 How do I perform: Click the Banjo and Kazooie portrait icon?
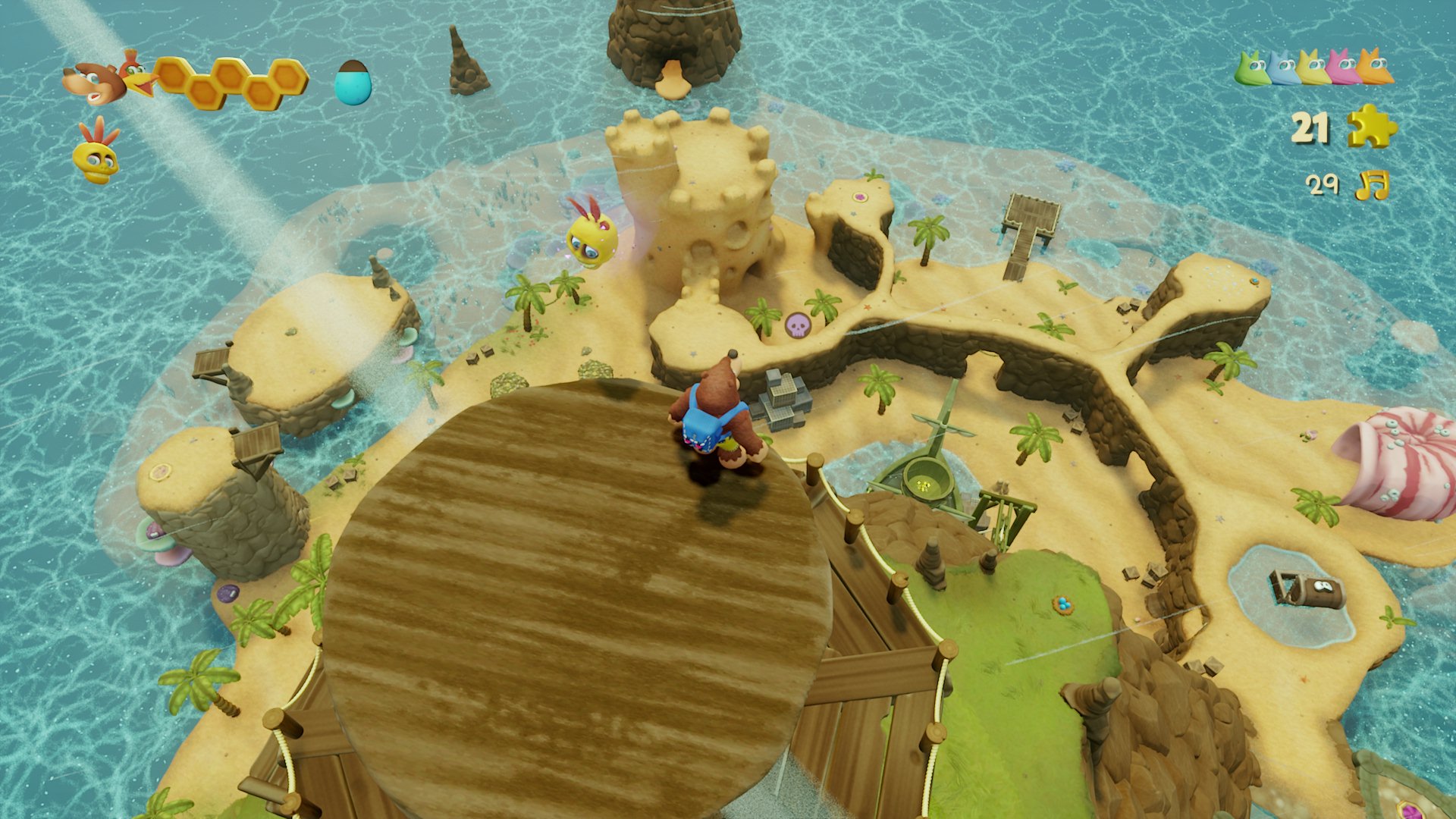pyautogui.click(x=106, y=78)
